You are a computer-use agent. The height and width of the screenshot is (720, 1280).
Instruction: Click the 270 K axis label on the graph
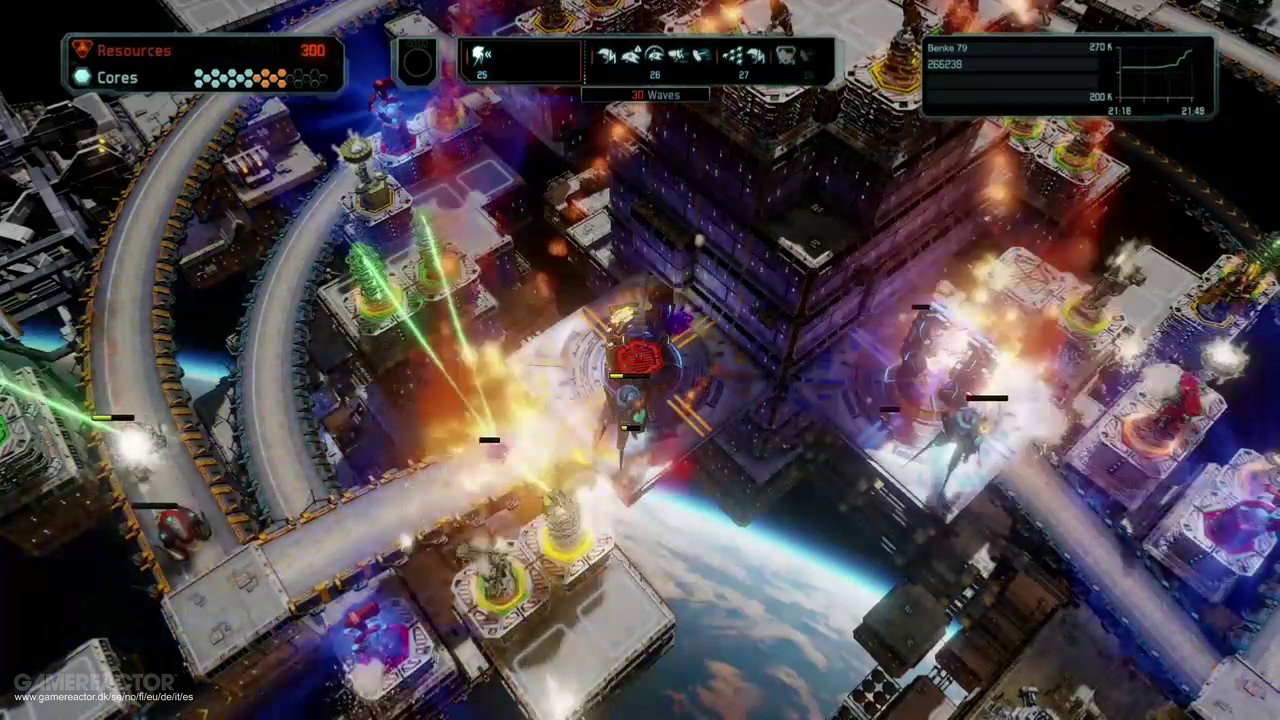coord(1100,47)
